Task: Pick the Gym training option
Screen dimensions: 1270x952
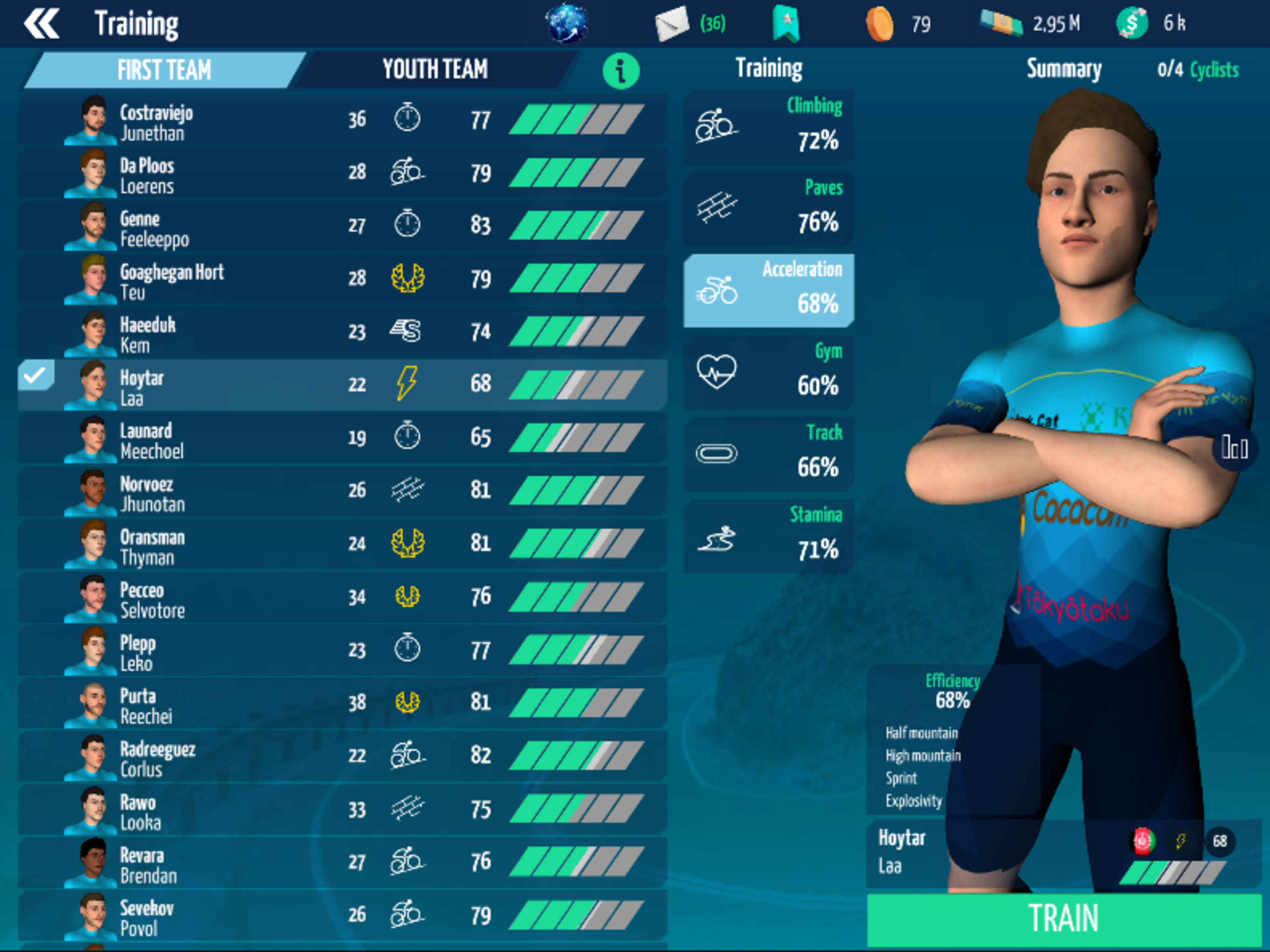Action: (x=768, y=372)
